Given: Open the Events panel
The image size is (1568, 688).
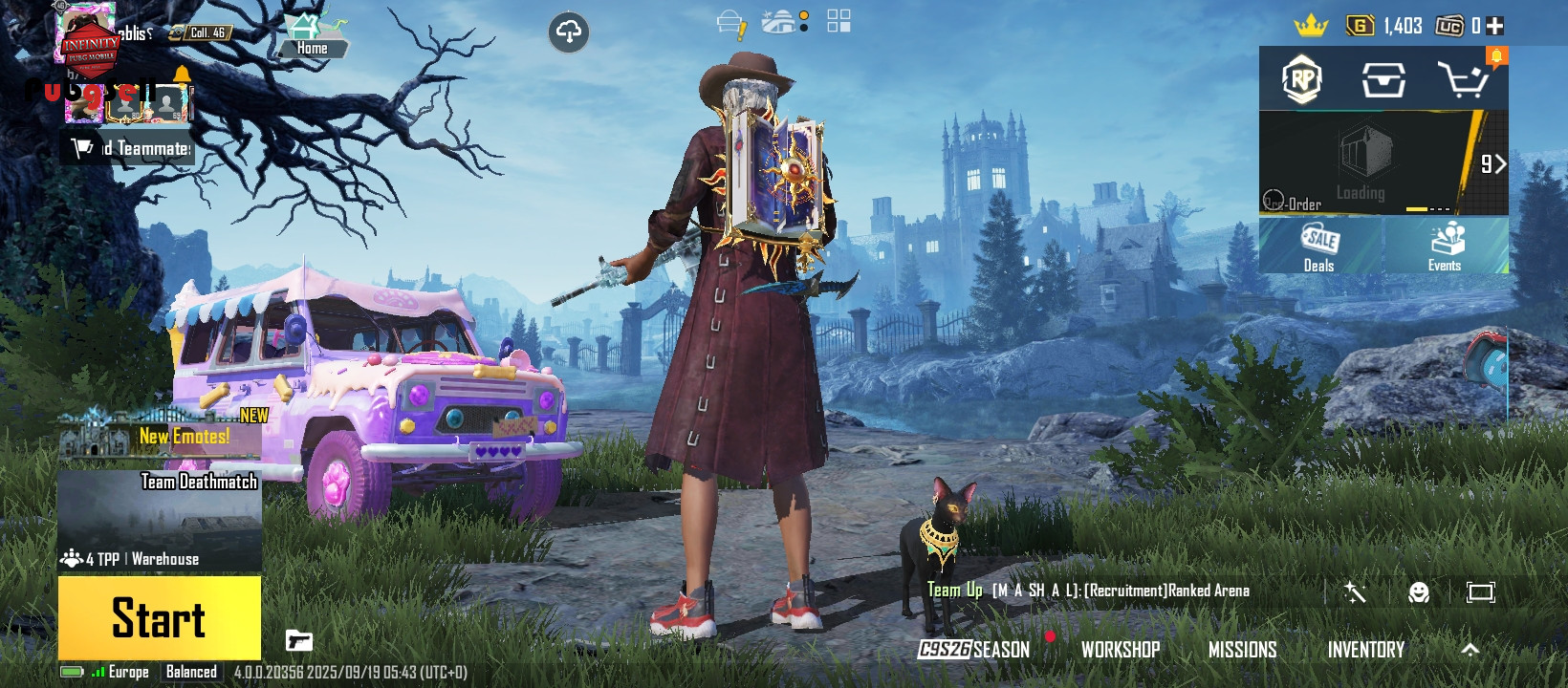Looking at the screenshot, I should 1445,247.
